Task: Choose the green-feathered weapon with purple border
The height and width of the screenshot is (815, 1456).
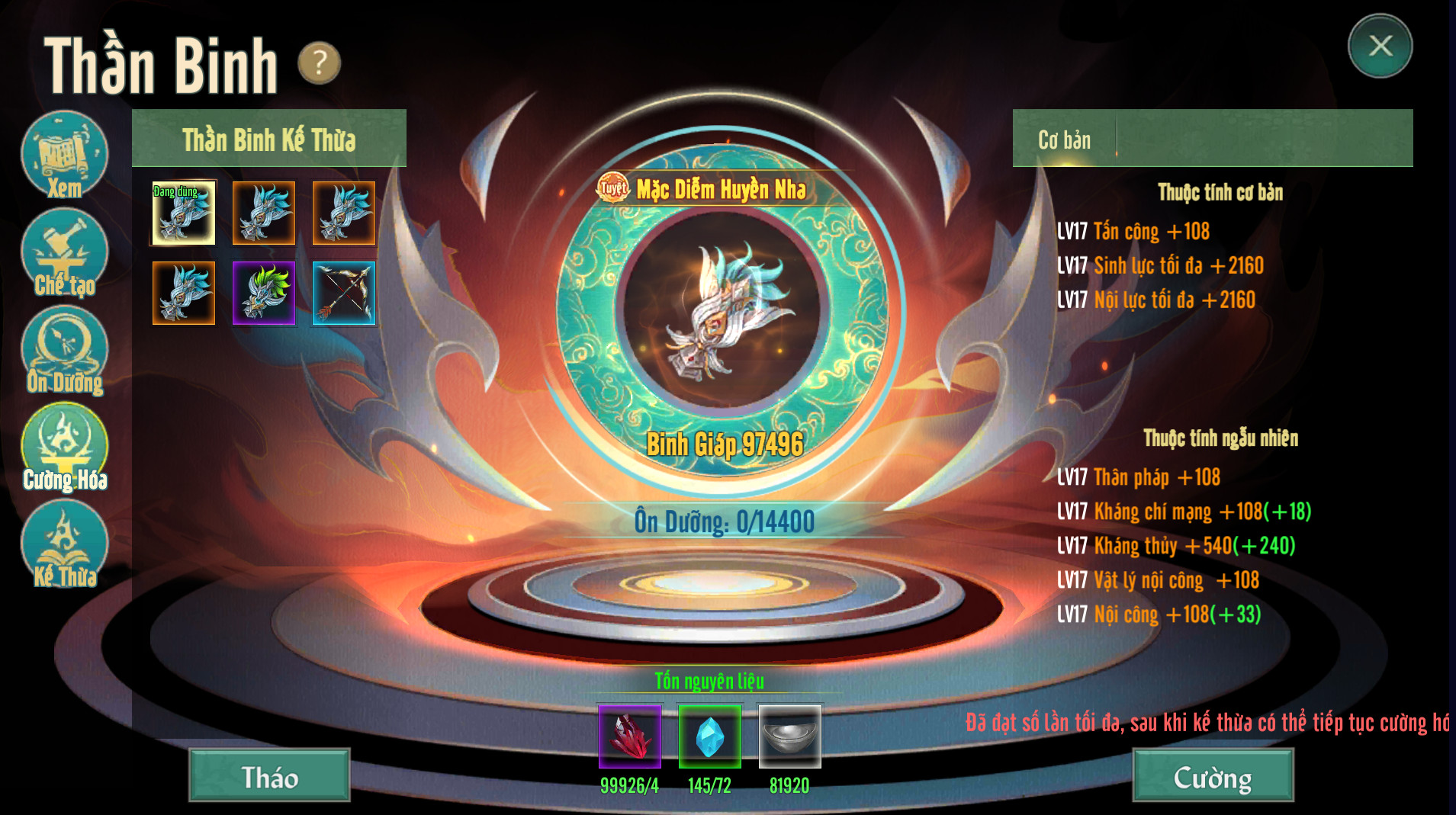Action: coord(264,294)
